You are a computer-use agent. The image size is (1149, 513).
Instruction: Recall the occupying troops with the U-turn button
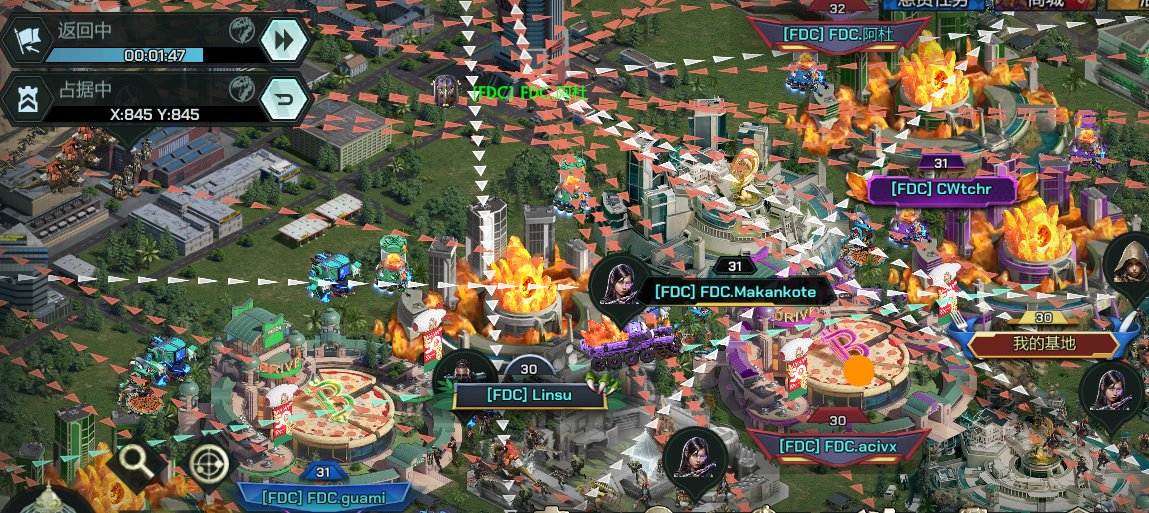(283, 99)
